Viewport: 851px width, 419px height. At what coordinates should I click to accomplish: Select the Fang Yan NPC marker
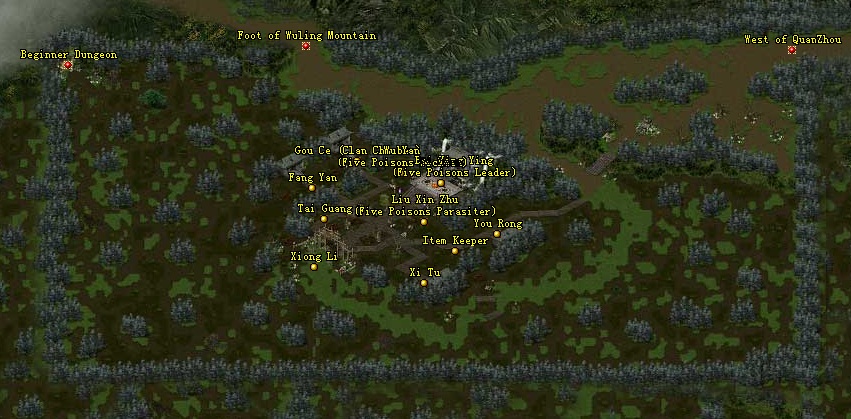coord(312,188)
